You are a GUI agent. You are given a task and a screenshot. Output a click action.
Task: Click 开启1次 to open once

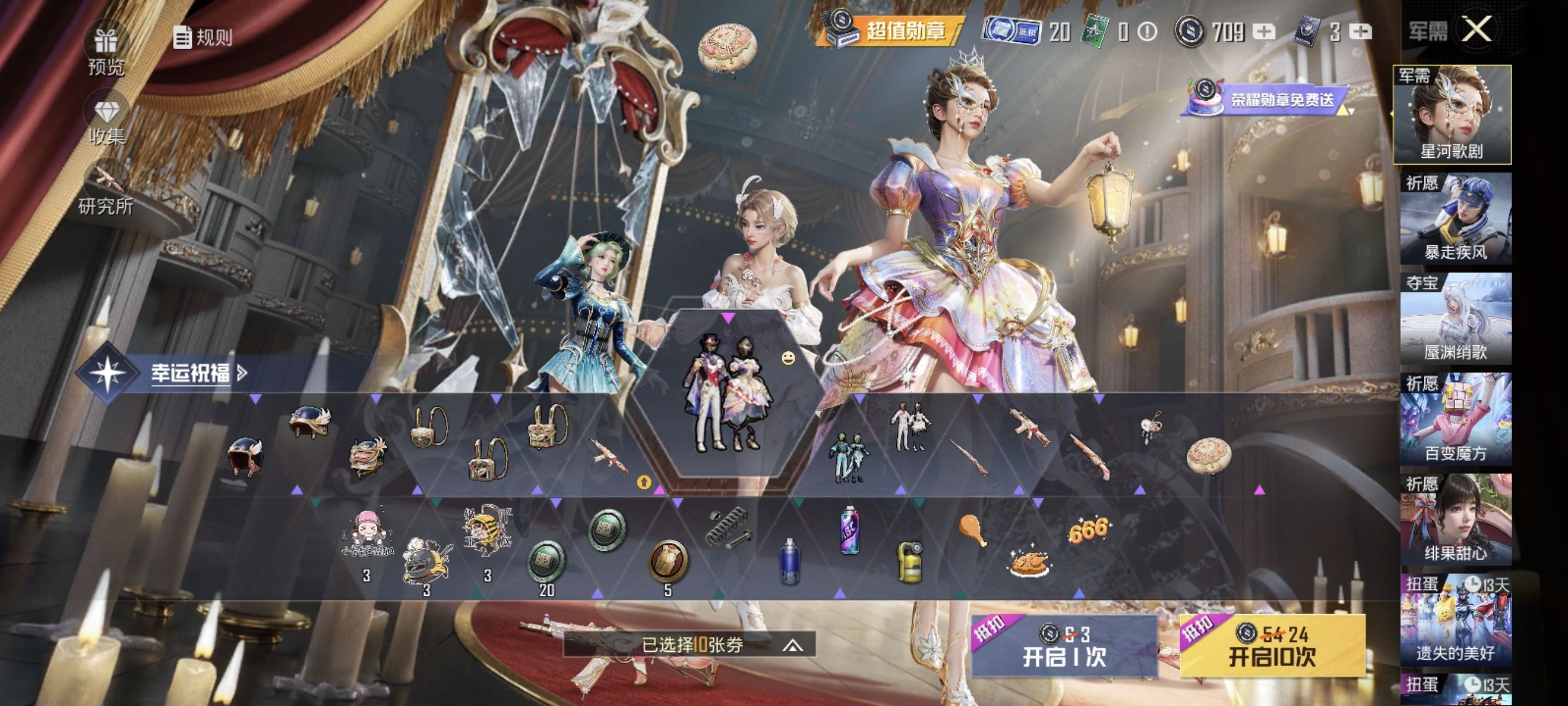(x=1064, y=647)
